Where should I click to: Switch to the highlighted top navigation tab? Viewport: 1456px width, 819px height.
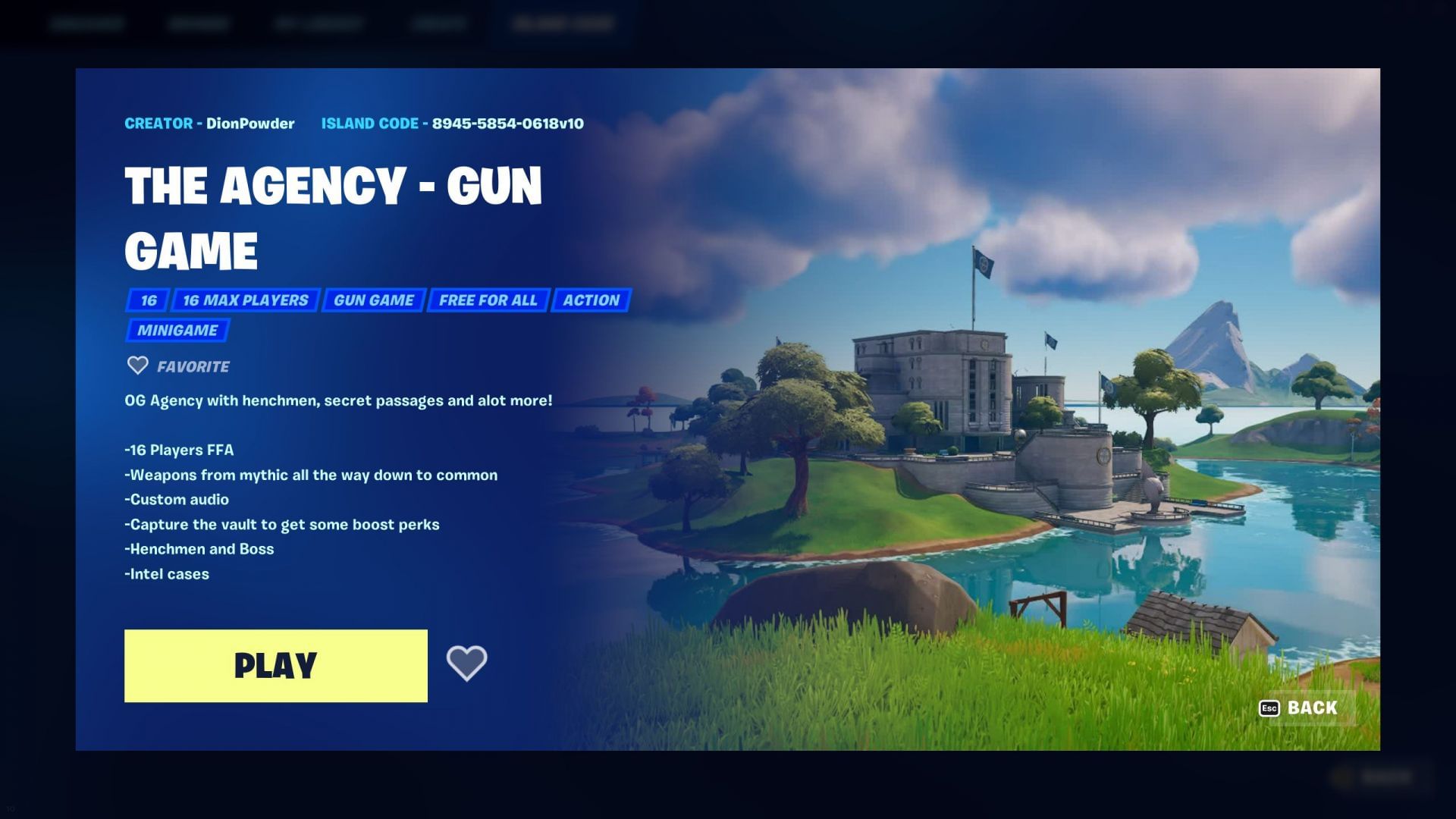[x=563, y=23]
